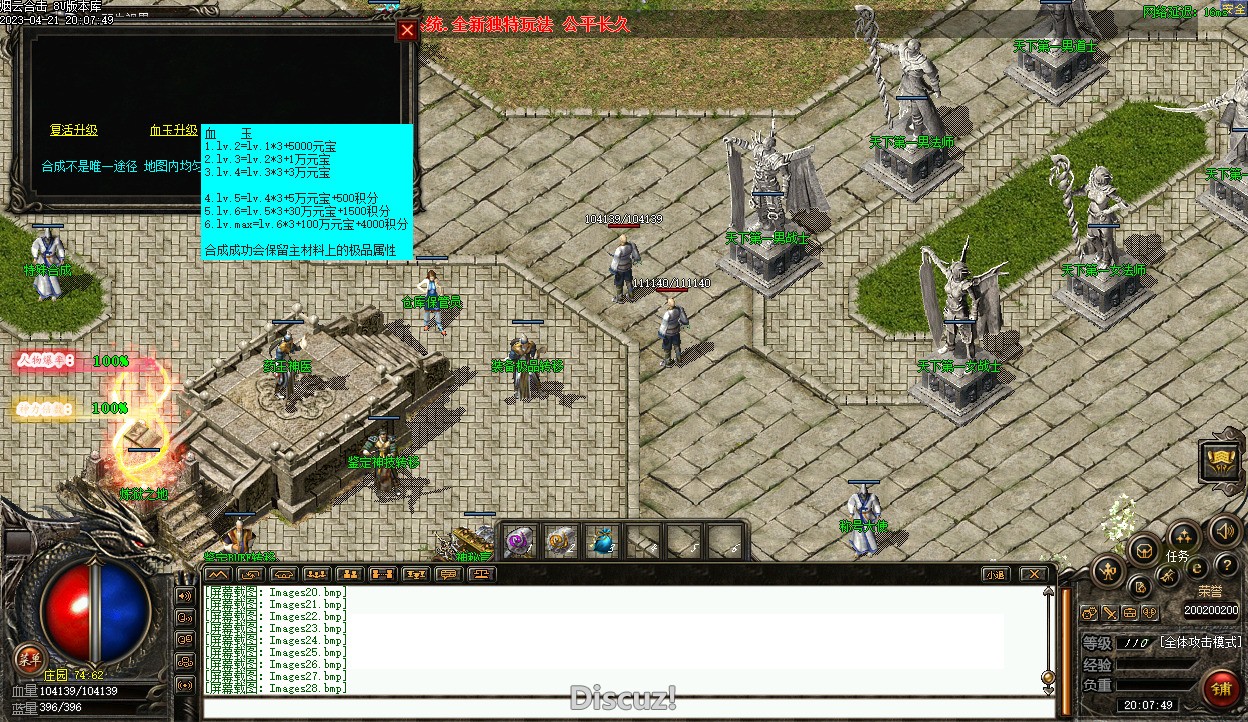
Task: Click the golden scroll panel button
Action: point(1221,462)
